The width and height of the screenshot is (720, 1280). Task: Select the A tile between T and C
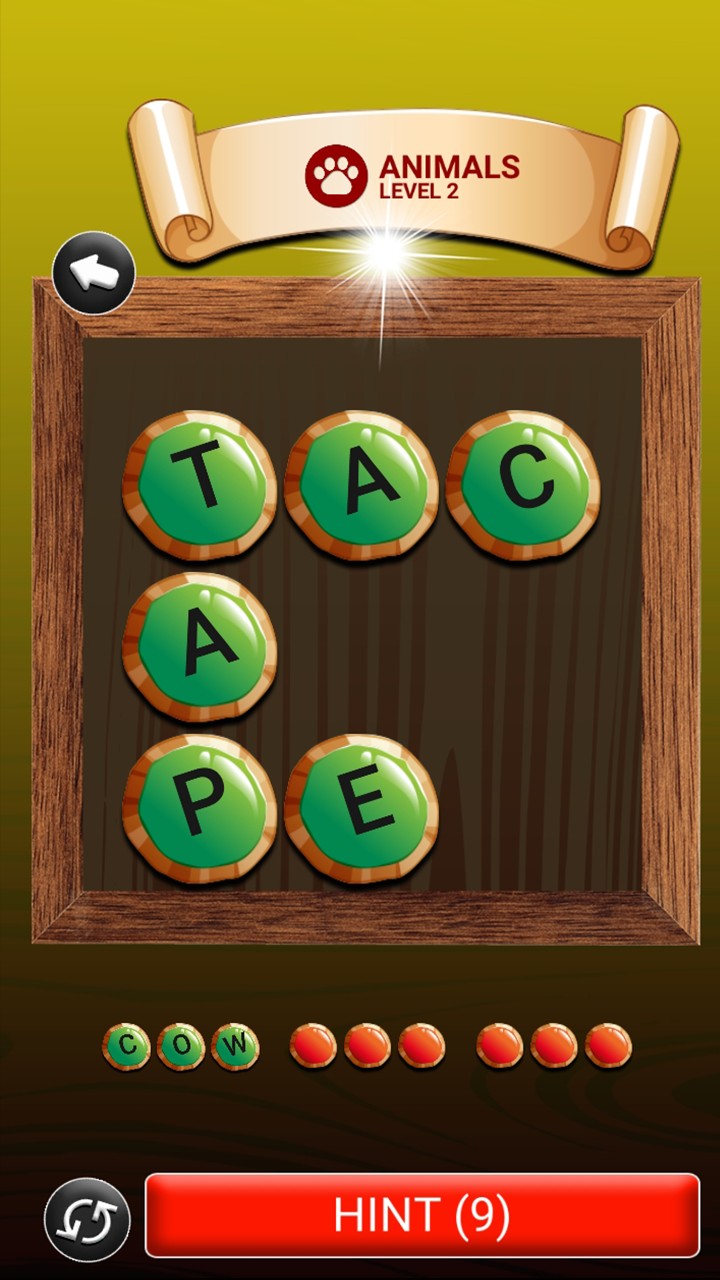click(361, 485)
